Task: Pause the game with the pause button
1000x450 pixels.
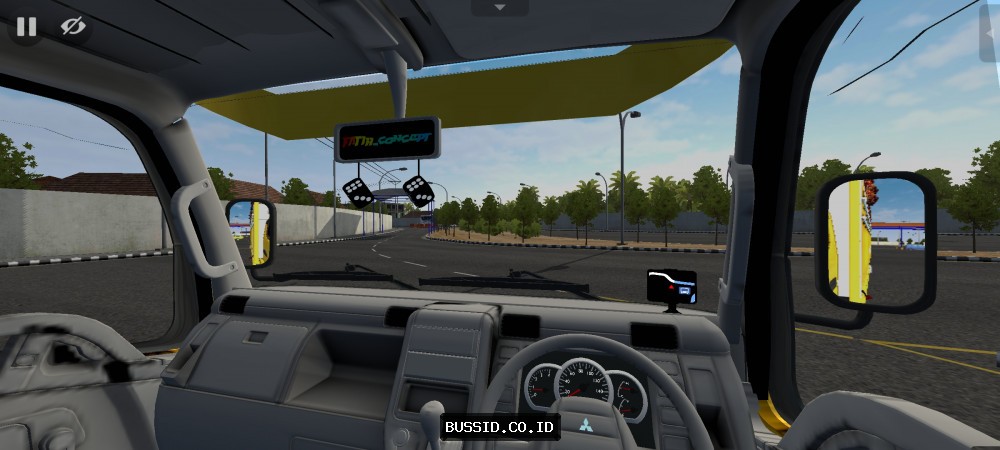Action: (26, 27)
